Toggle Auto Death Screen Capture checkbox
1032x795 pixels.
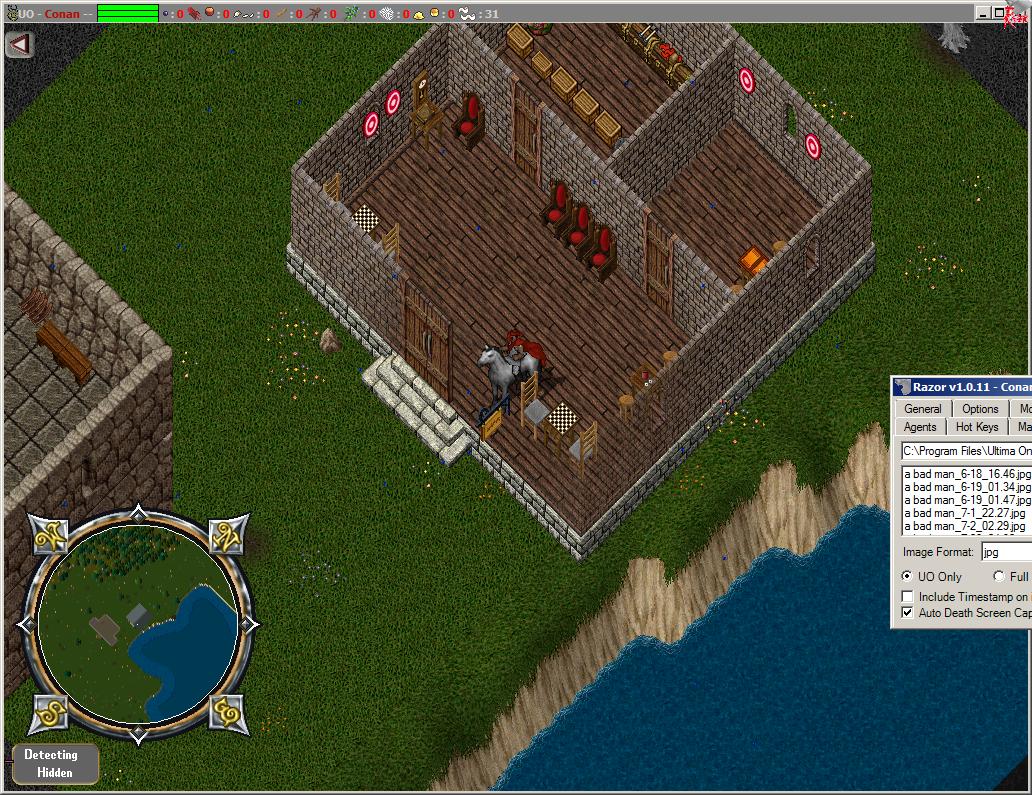pyautogui.click(x=908, y=612)
